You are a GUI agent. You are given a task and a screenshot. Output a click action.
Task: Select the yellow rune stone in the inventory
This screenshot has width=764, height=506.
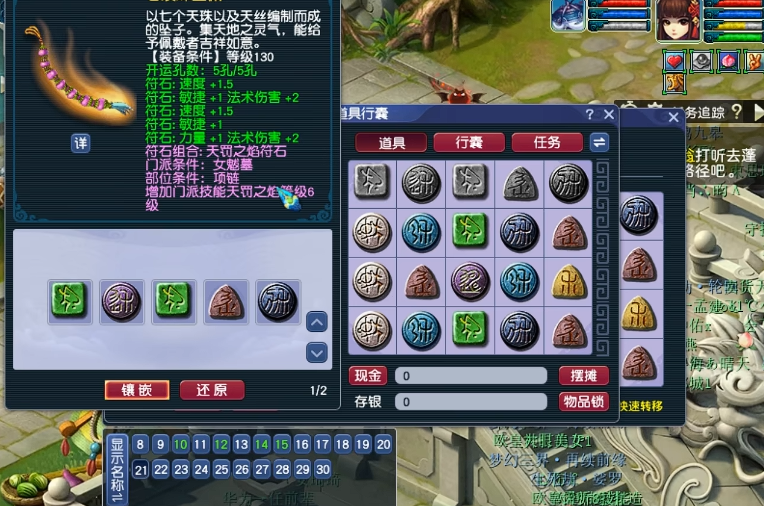click(569, 281)
